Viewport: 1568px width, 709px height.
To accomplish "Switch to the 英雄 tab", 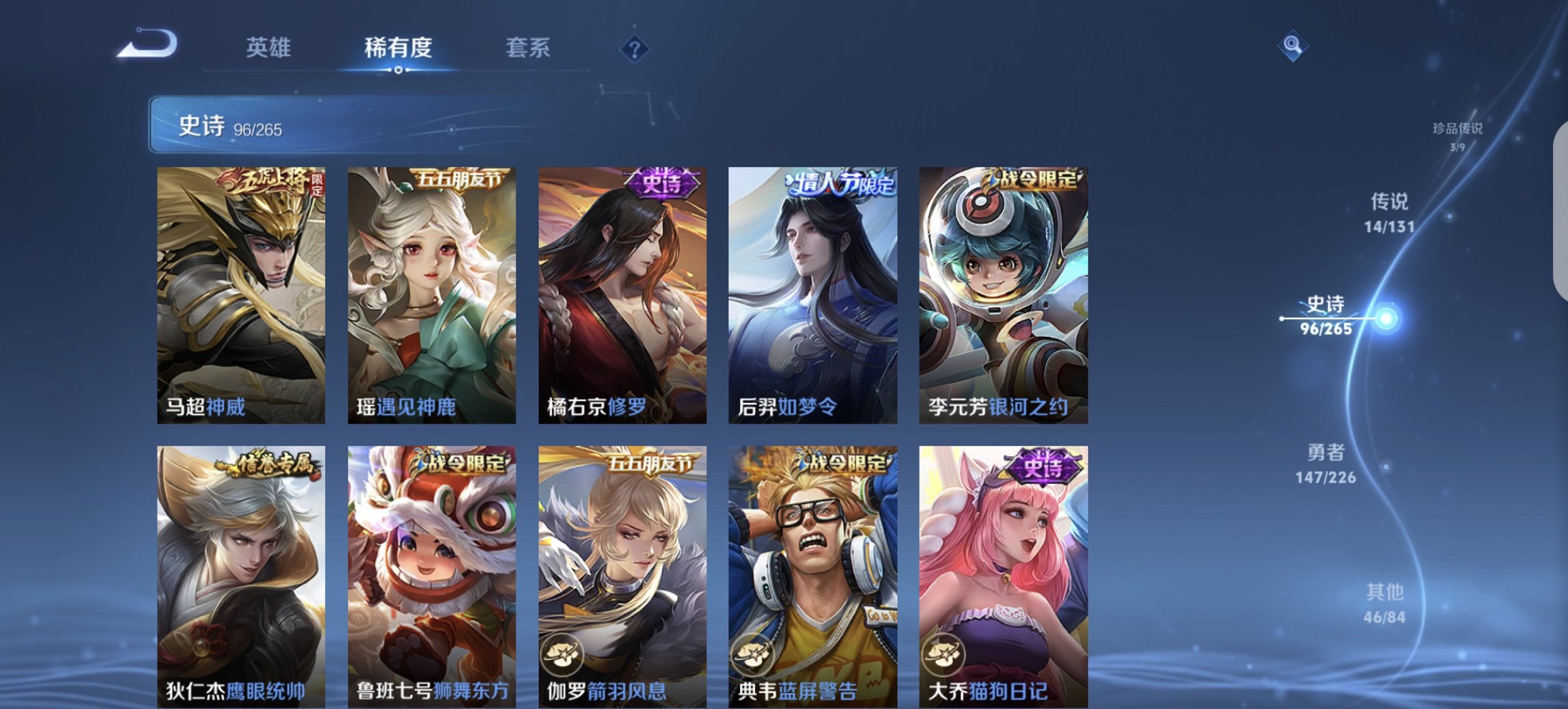I will click(x=269, y=48).
